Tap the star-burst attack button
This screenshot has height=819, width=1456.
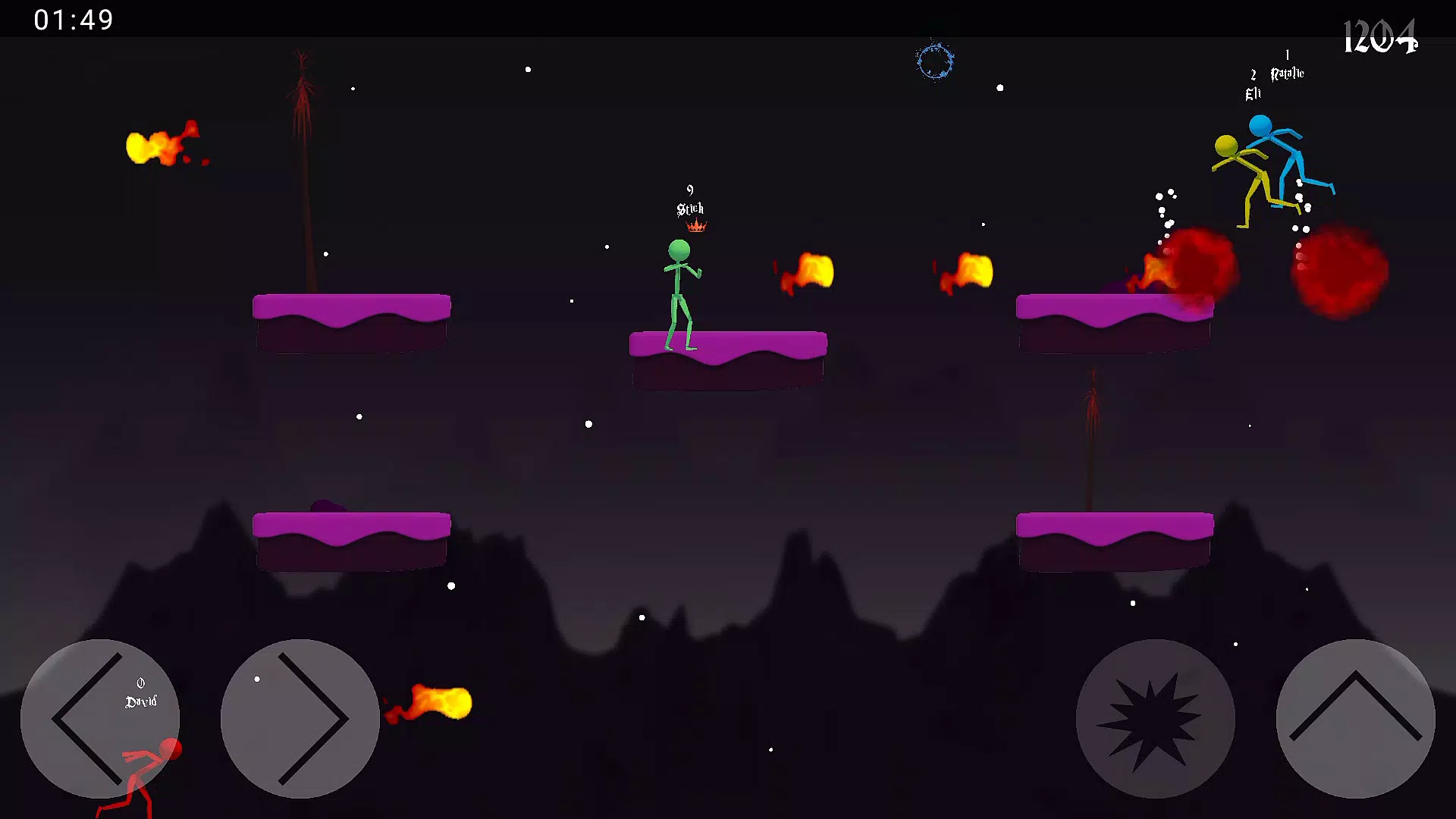(x=1157, y=719)
